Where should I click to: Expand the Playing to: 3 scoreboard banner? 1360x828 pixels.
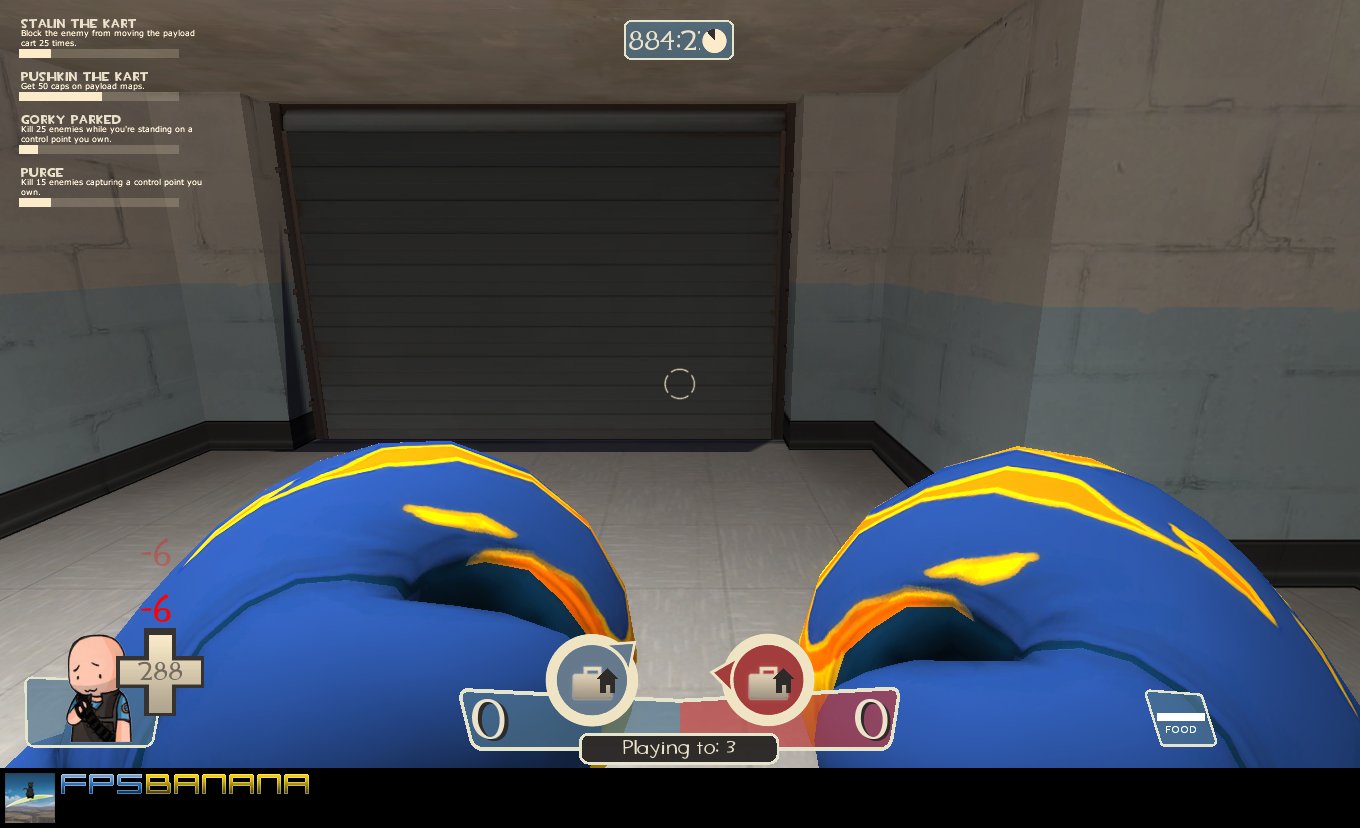coord(678,748)
